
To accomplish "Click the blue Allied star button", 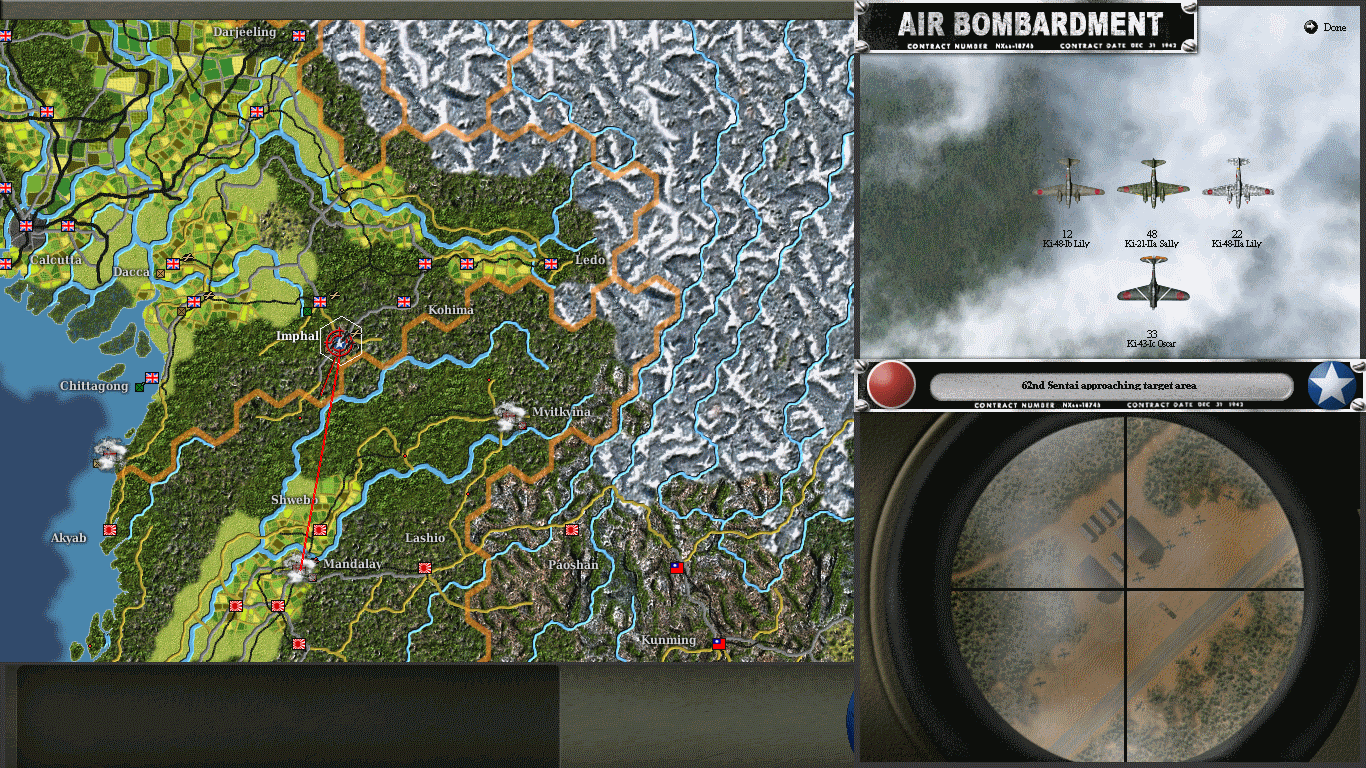I will tap(1330, 387).
